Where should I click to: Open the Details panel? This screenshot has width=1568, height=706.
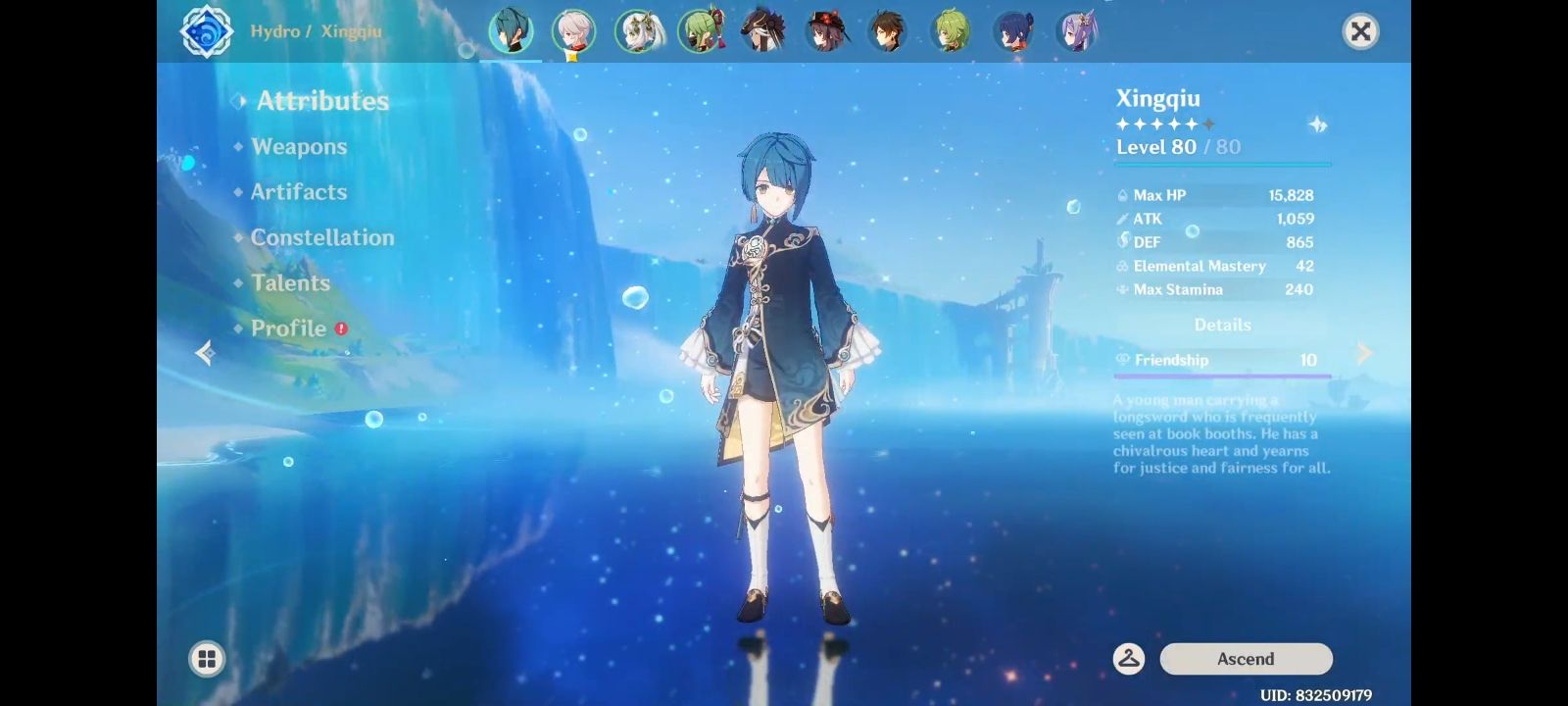coord(1222,325)
